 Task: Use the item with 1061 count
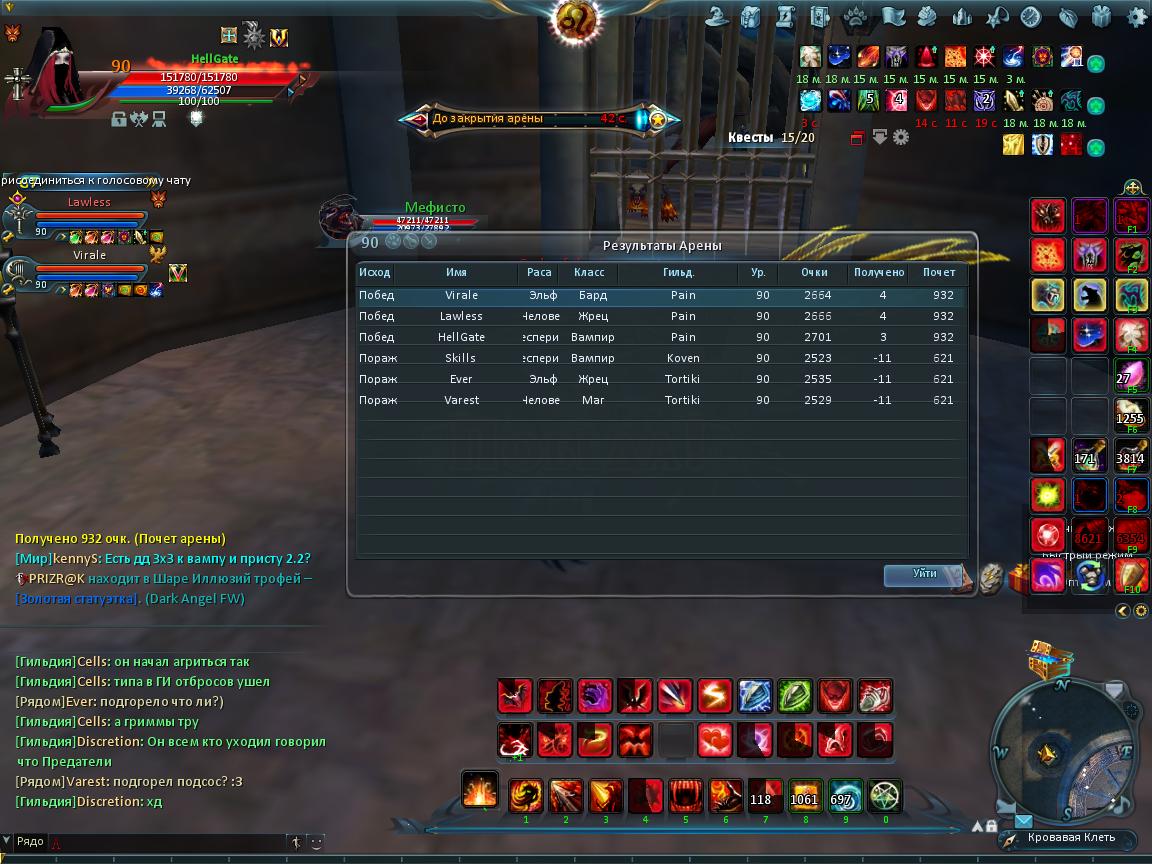point(804,797)
